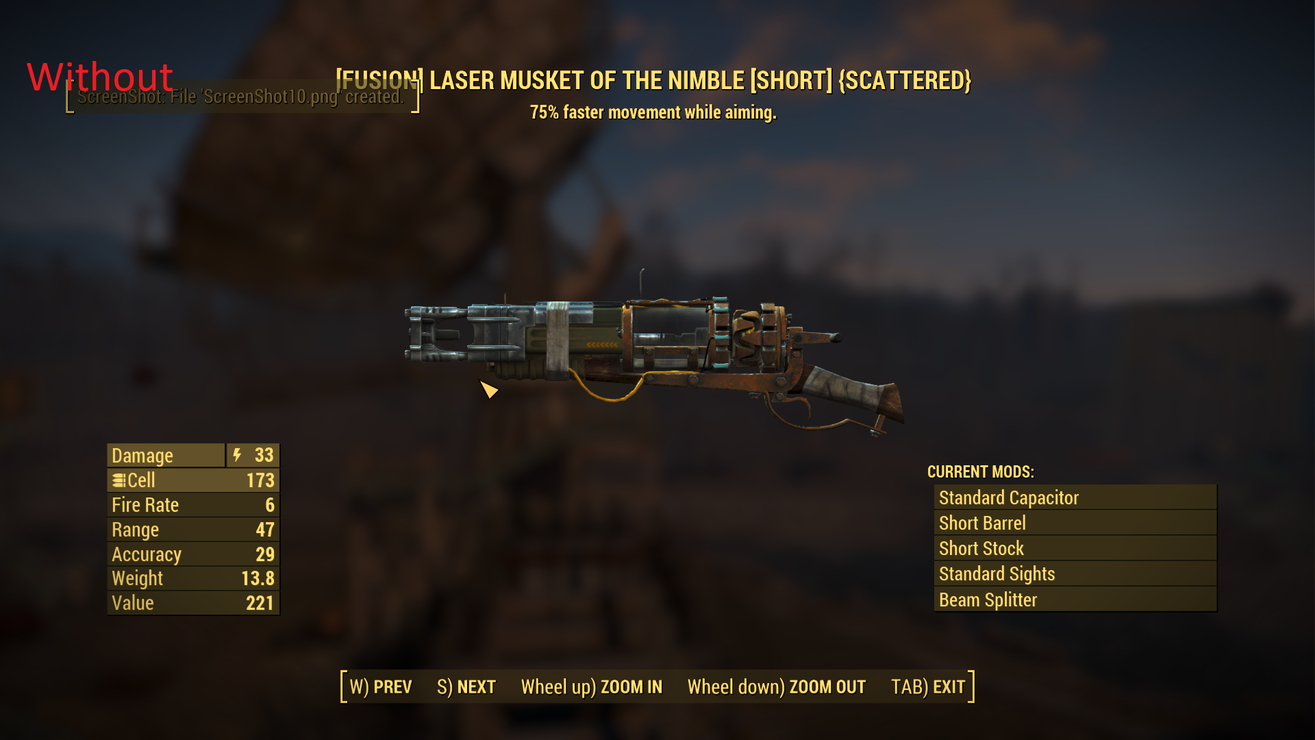1315x740 pixels.
Task: Select the Standard Capacitor mod
Action: coord(1075,497)
